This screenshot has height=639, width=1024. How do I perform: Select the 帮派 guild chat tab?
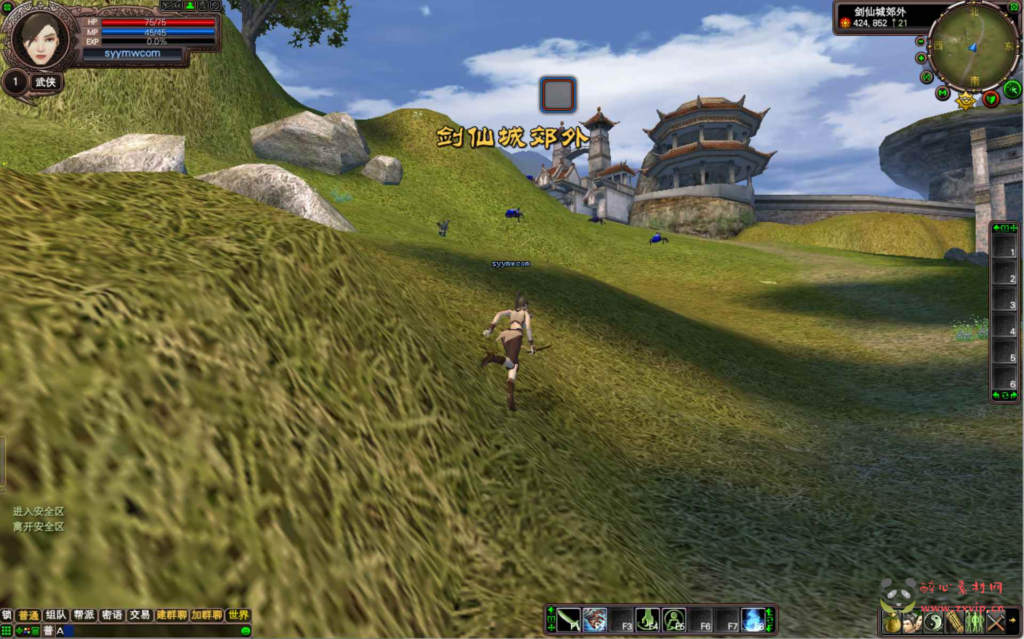click(84, 615)
